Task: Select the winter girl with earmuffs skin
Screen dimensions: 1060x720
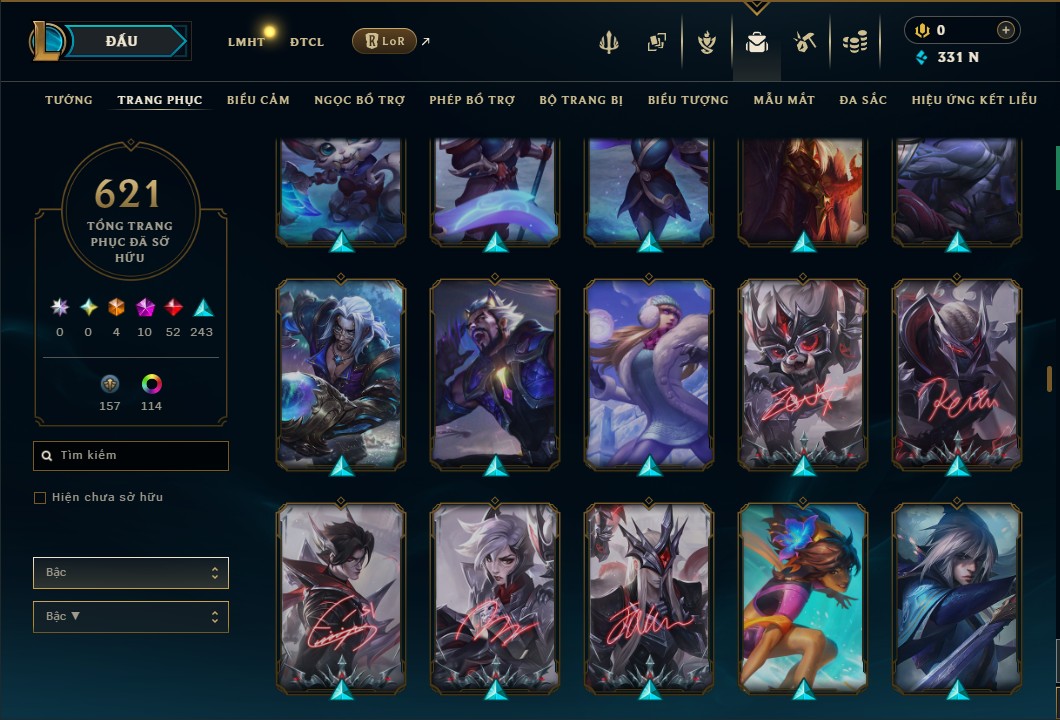Action: pyautogui.click(x=650, y=374)
